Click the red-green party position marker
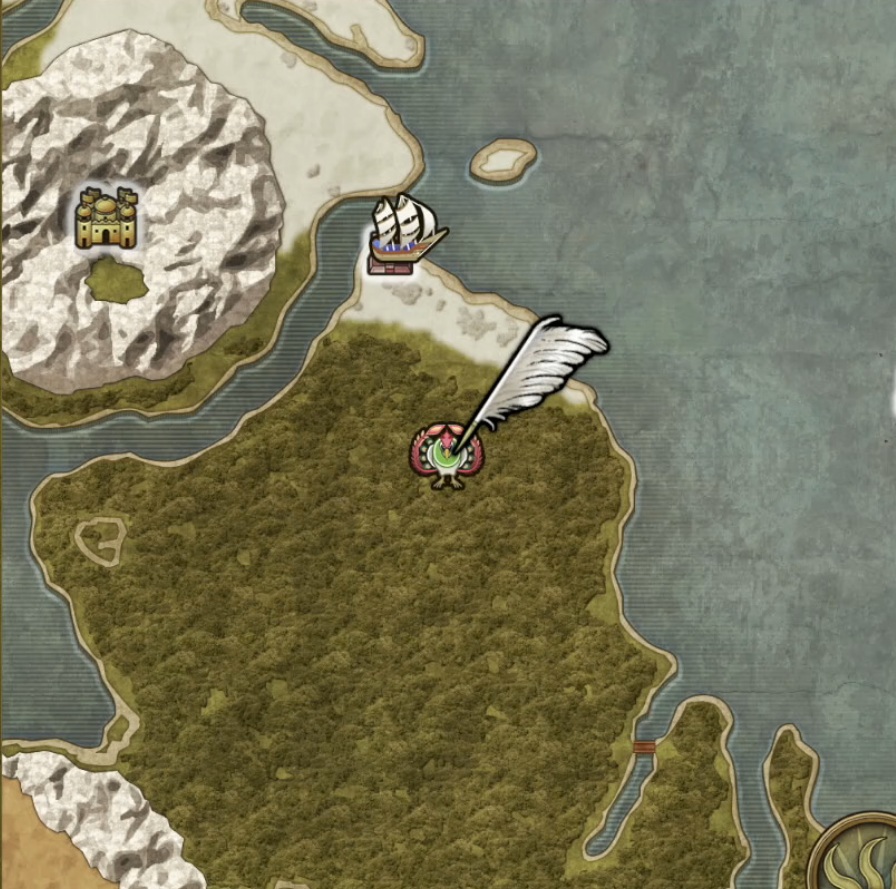 444,458
